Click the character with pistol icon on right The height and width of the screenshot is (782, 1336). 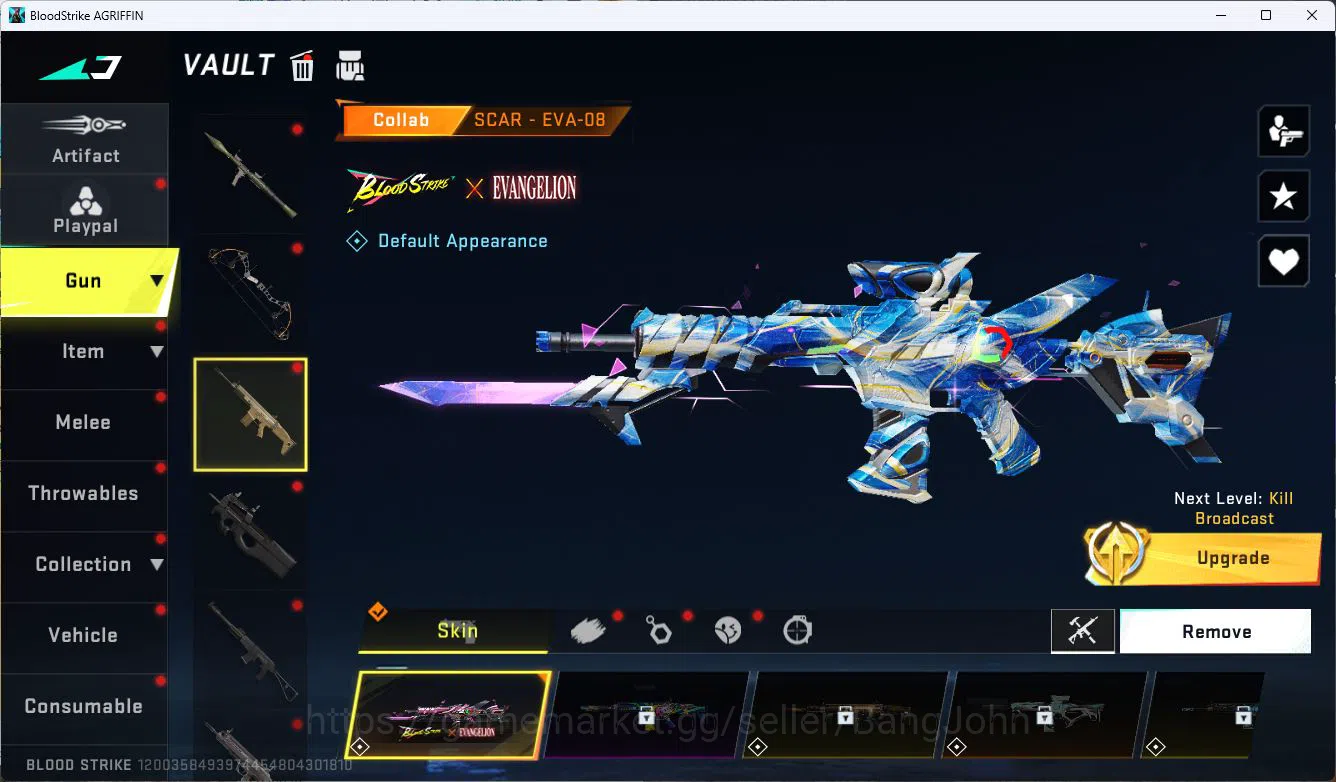[x=1283, y=131]
